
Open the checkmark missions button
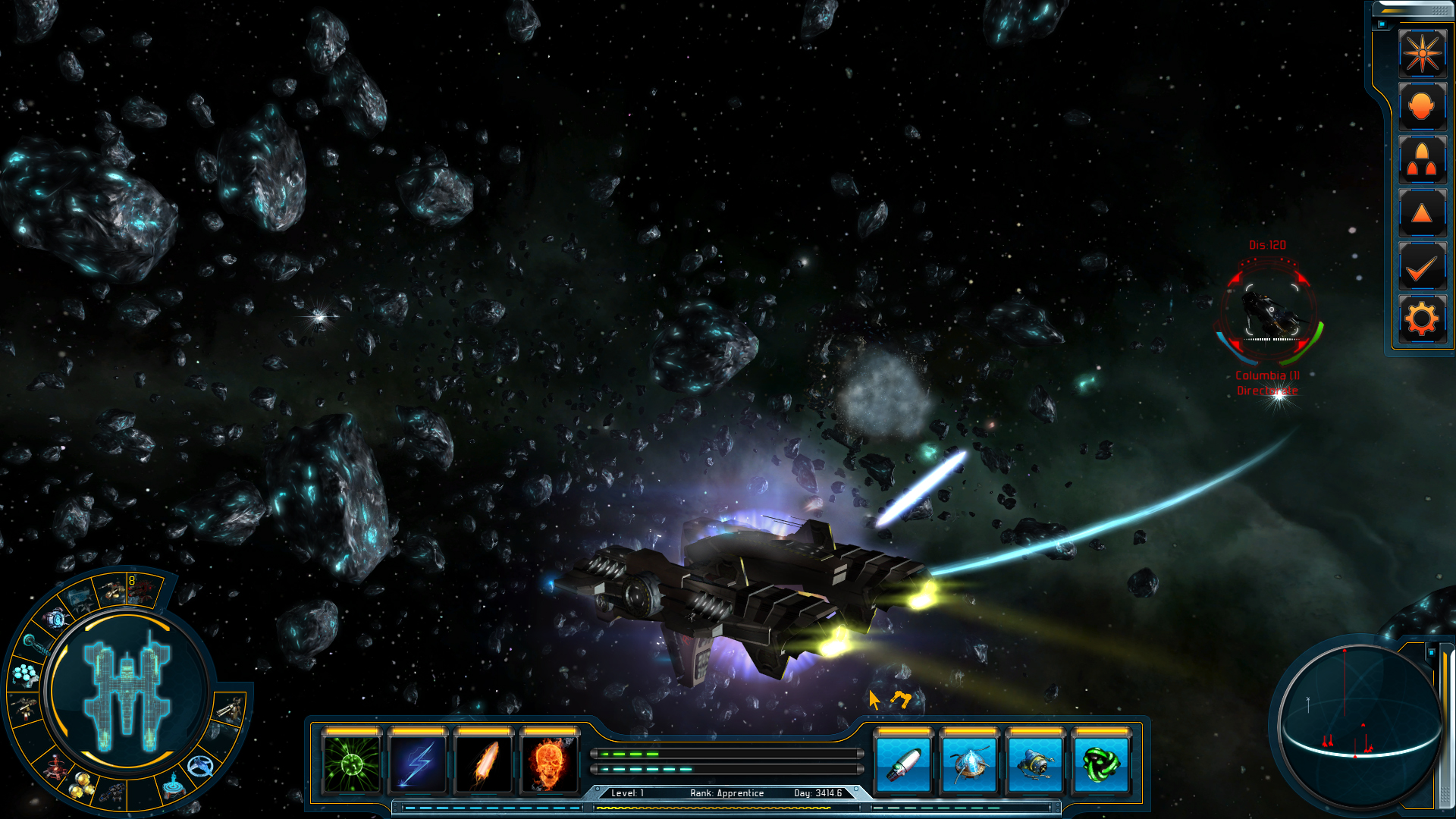coord(1422,267)
